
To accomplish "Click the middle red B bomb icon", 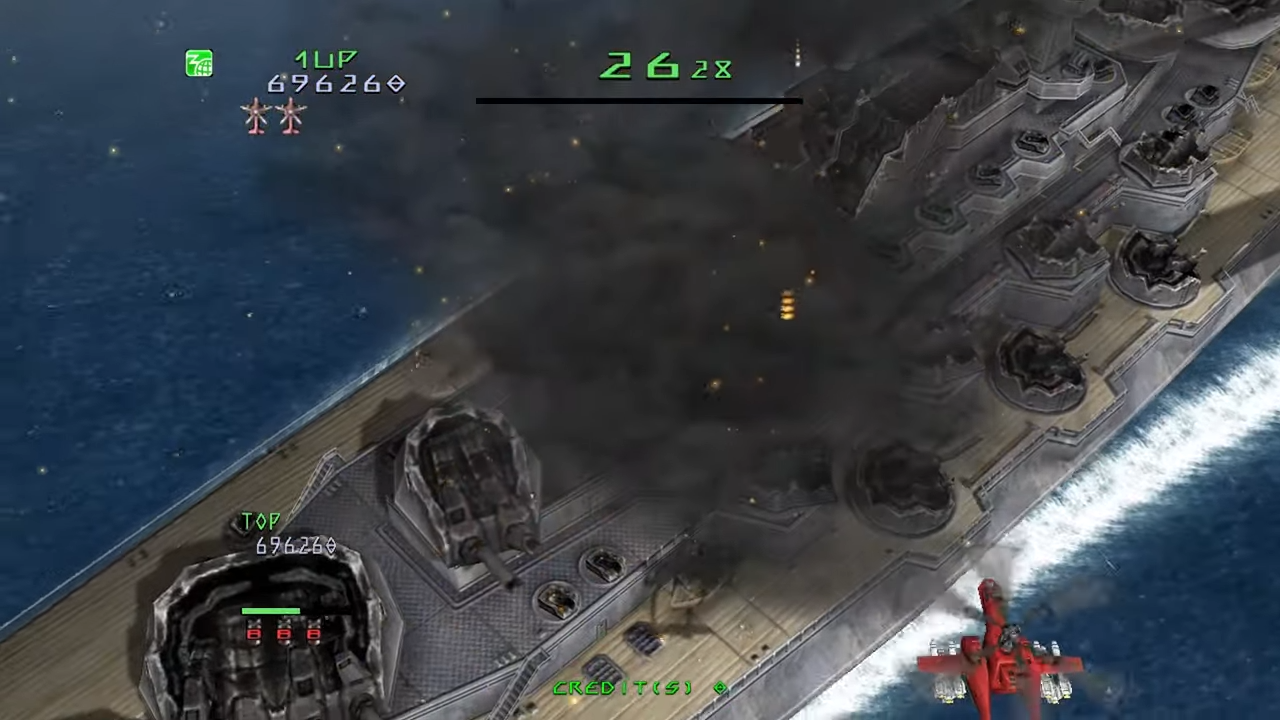I will tap(284, 633).
